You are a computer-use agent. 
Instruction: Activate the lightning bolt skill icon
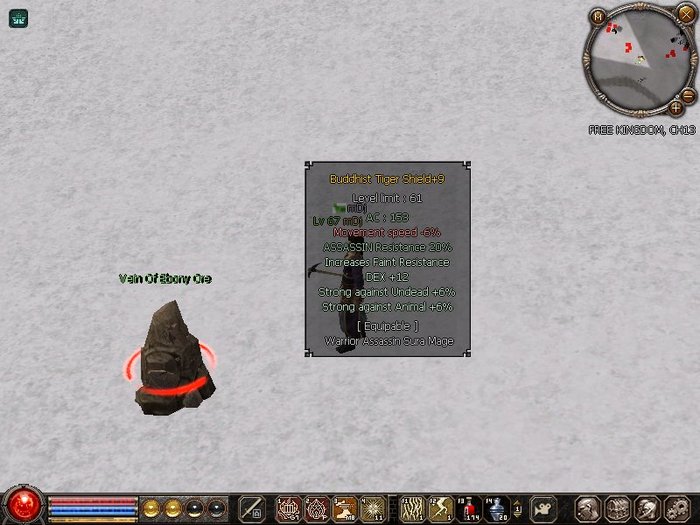[440, 509]
